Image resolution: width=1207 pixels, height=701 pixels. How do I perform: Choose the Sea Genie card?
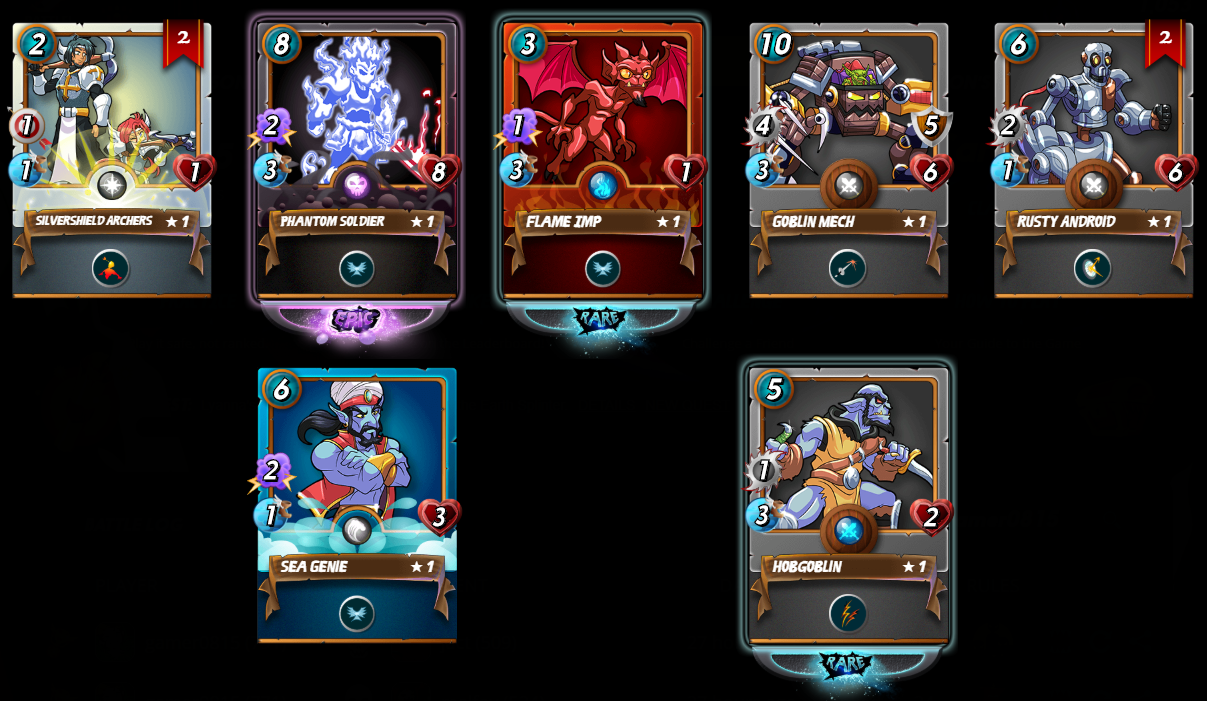click(357, 505)
